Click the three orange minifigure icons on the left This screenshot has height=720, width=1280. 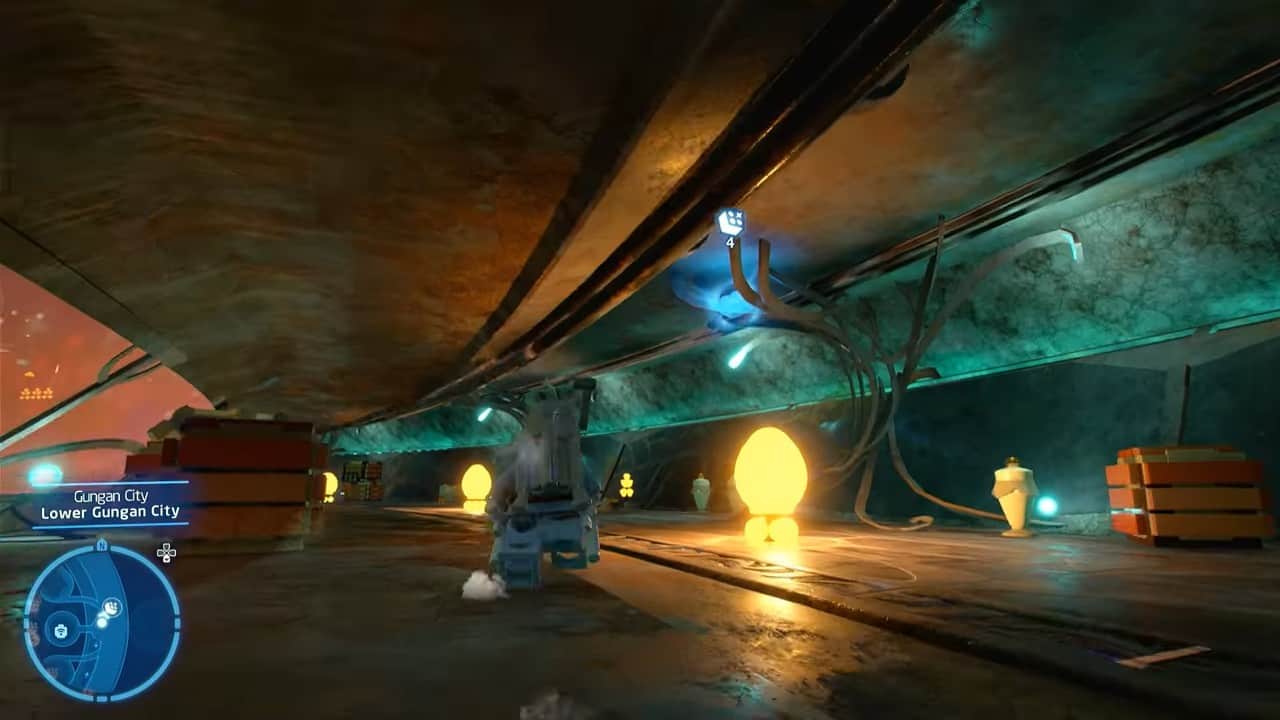tap(36, 391)
